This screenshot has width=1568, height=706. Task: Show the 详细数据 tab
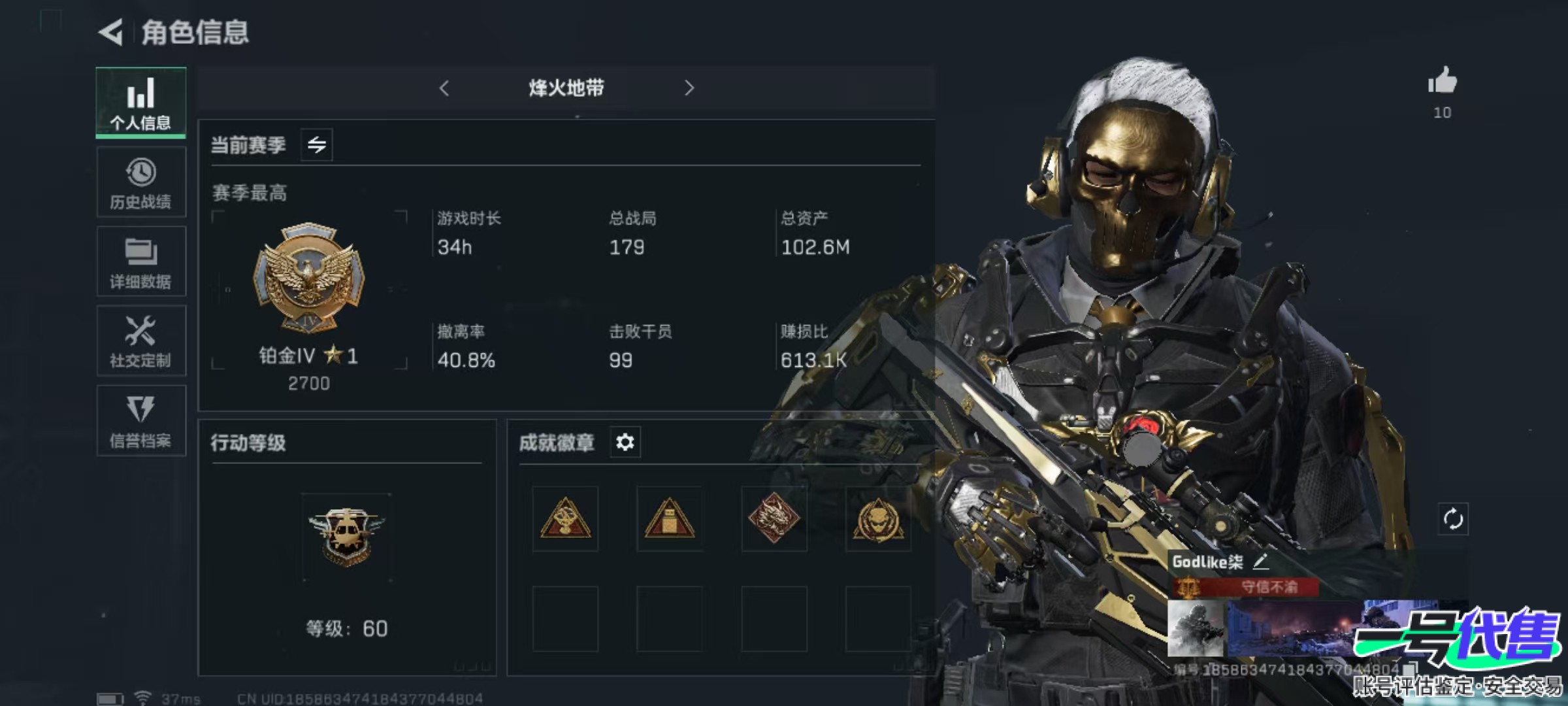[x=140, y=261]
